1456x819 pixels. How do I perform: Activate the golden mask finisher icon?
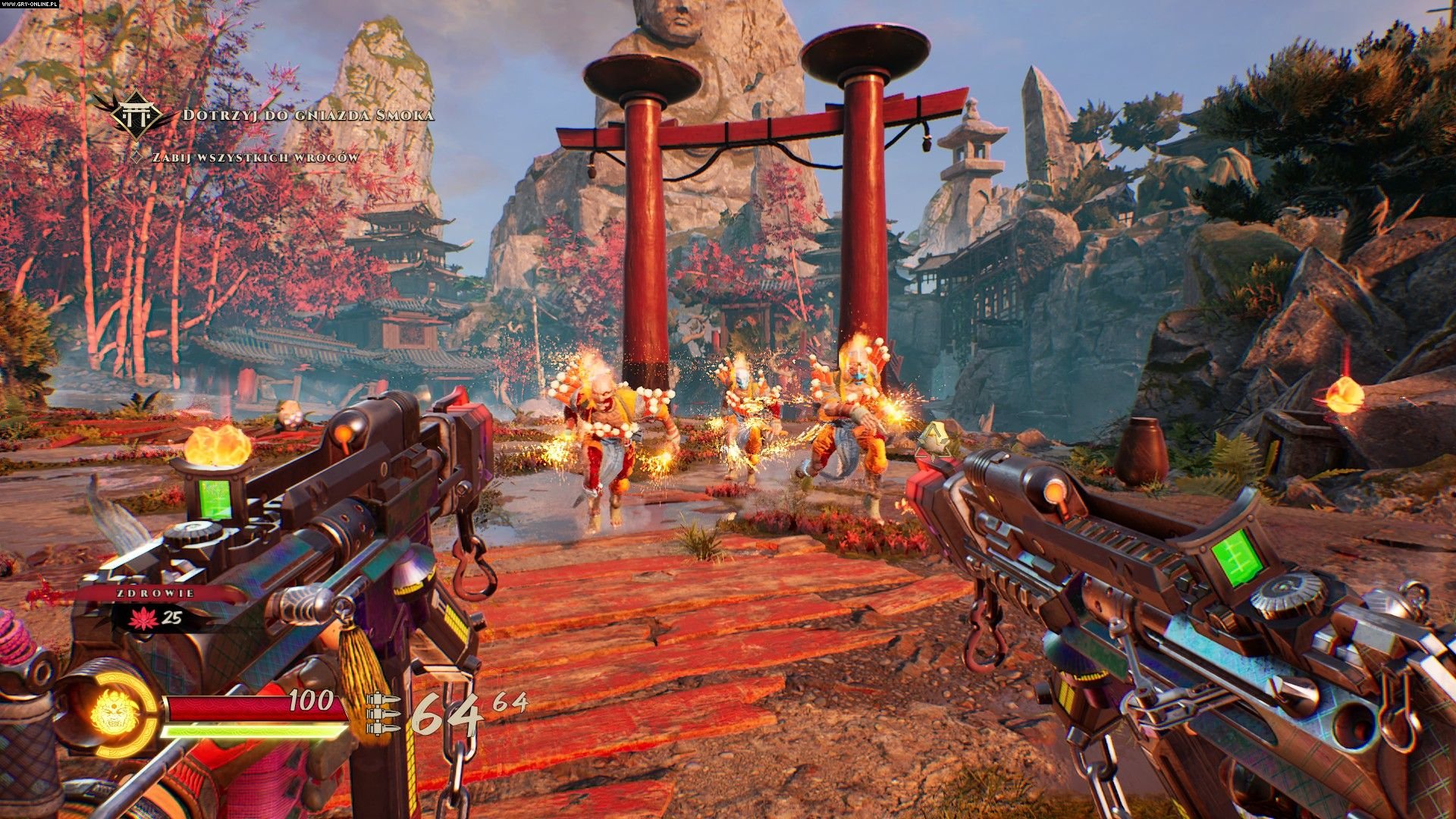tap(115, 713)
